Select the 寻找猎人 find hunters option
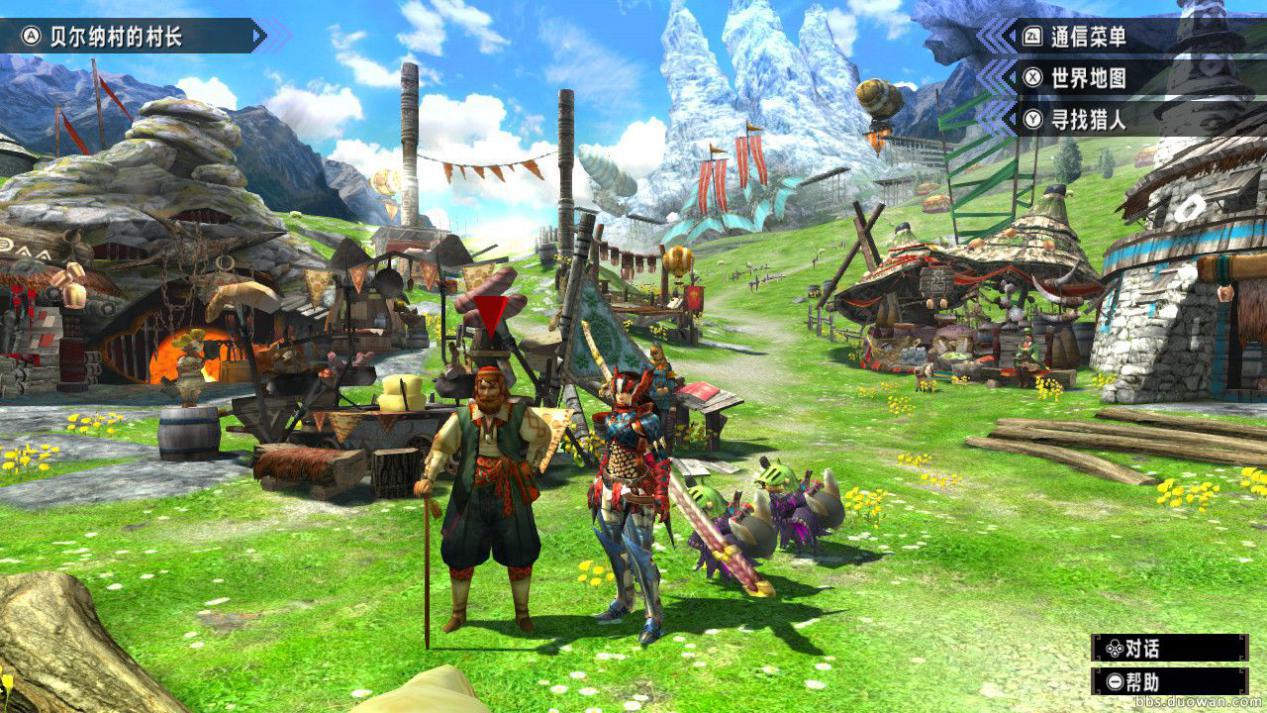Screen dimensions: 1267x713 tap(1088, 120)
